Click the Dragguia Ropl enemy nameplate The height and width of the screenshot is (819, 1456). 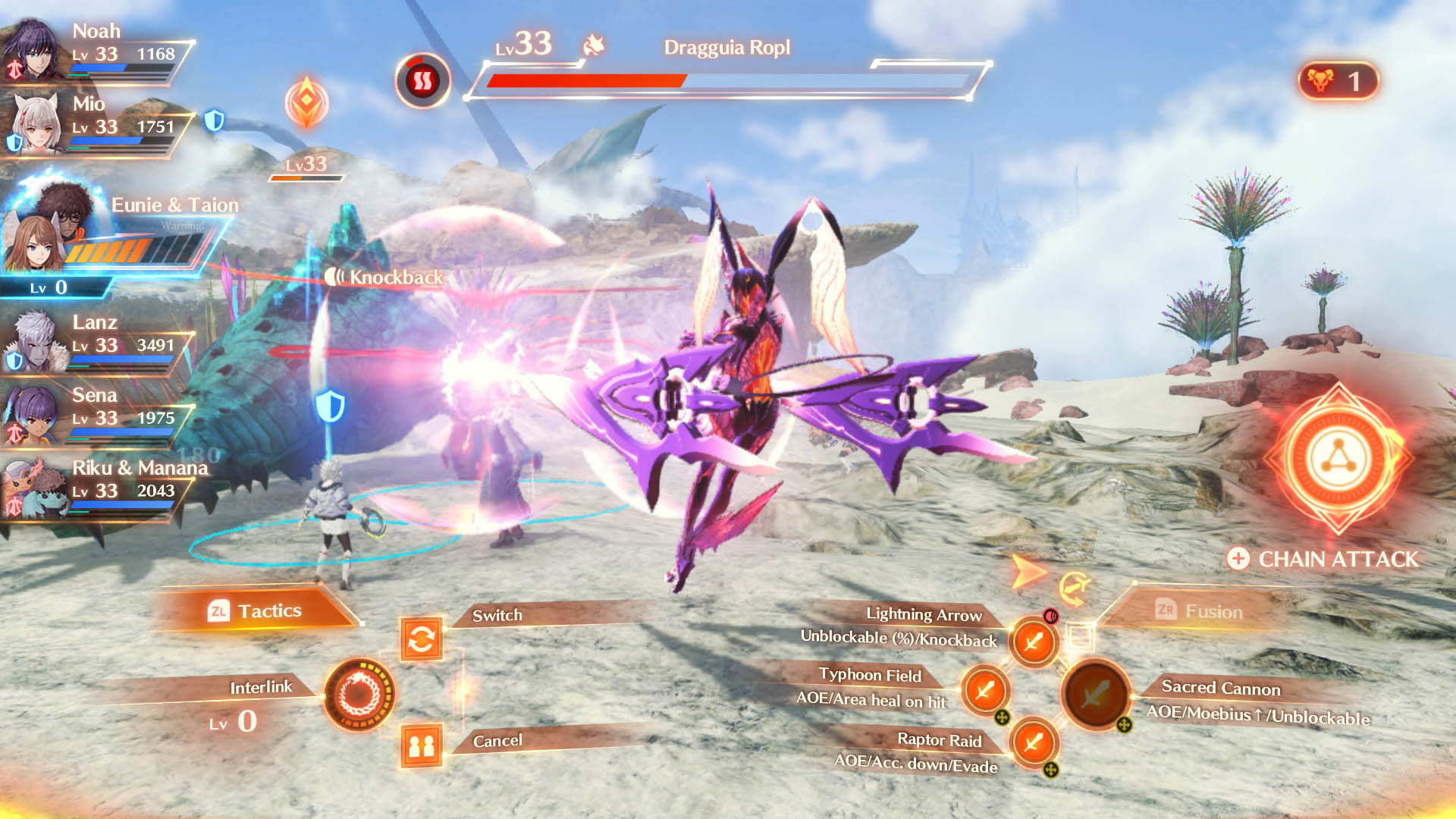726,48
